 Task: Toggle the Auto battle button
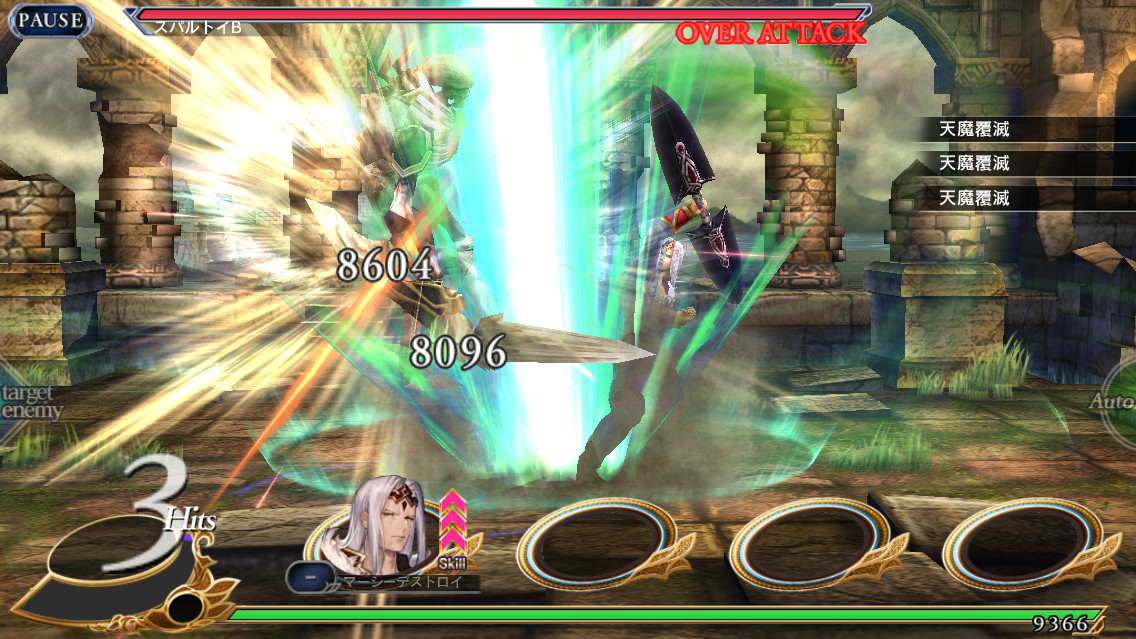tap(1115, 402)
